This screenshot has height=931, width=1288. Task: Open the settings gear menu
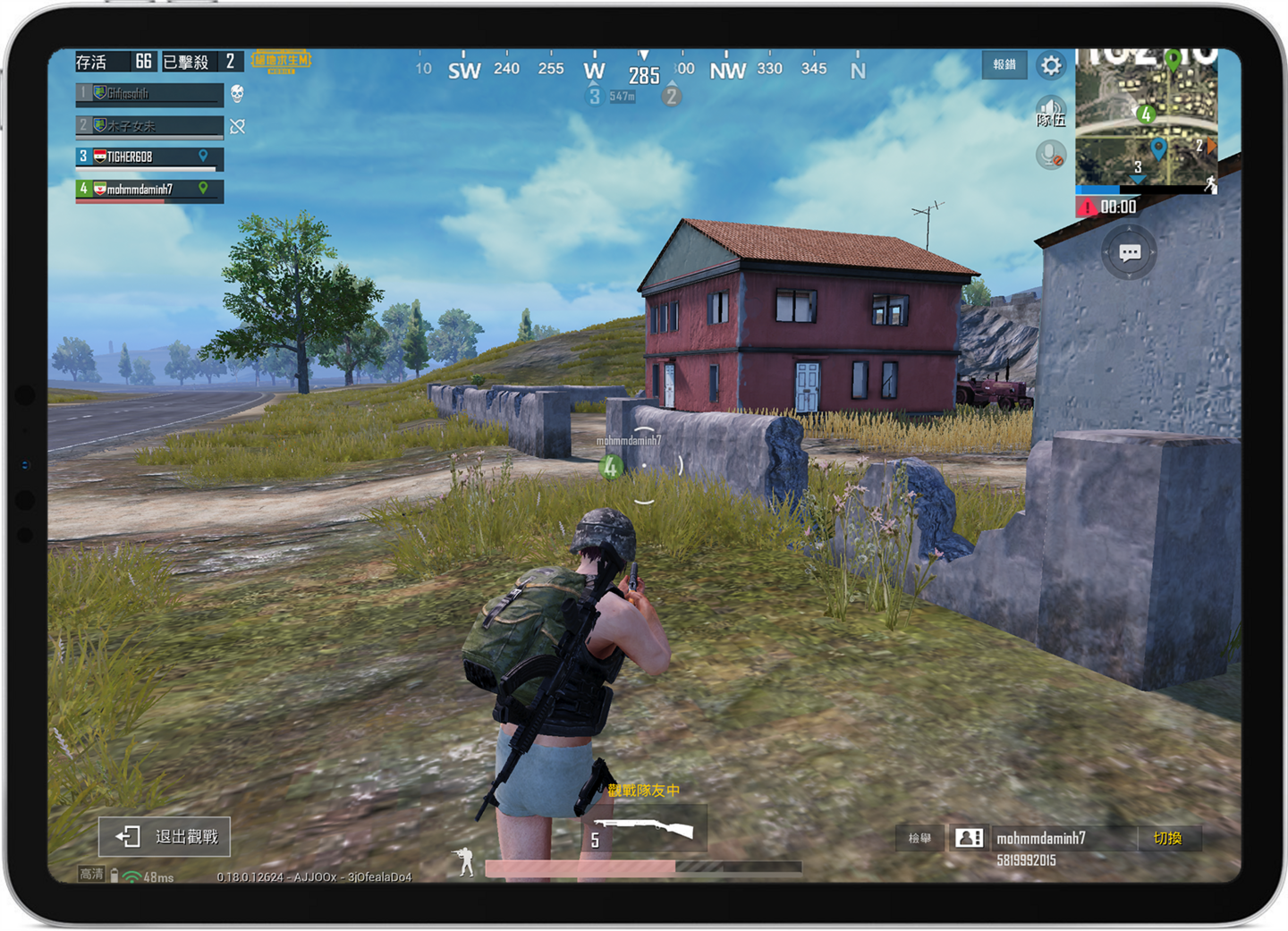click(1051, 65)
